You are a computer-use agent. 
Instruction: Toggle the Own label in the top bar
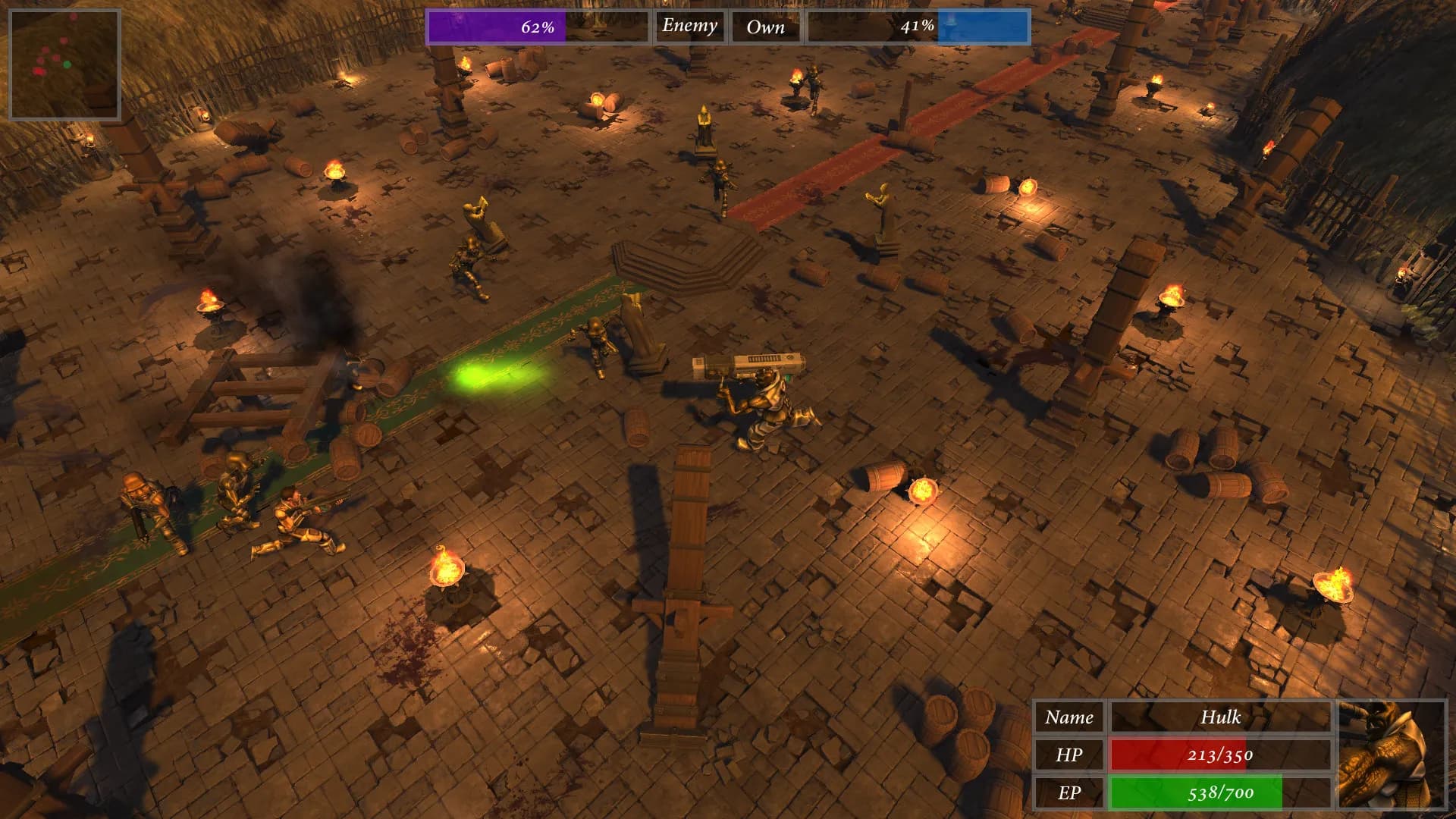(767, 27)
